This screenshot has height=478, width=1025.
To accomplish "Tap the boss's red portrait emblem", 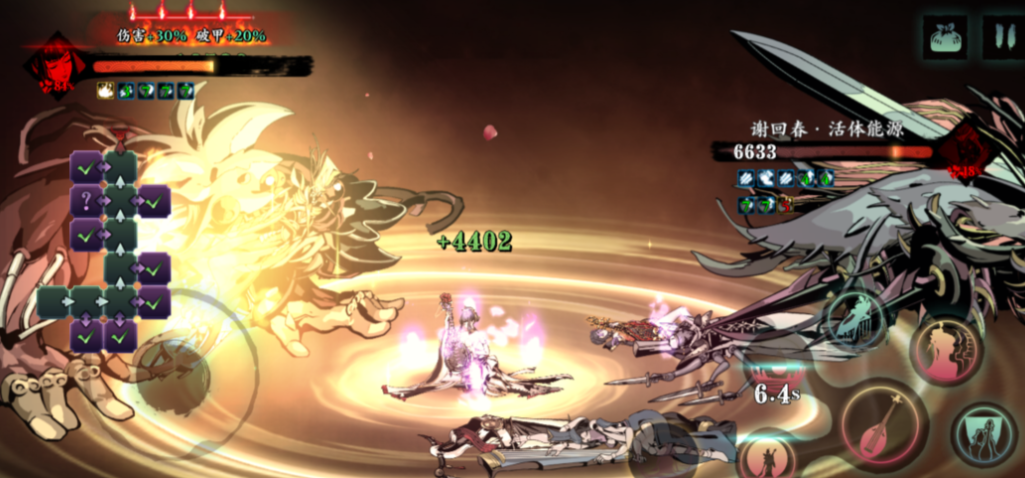I will 967,151.
